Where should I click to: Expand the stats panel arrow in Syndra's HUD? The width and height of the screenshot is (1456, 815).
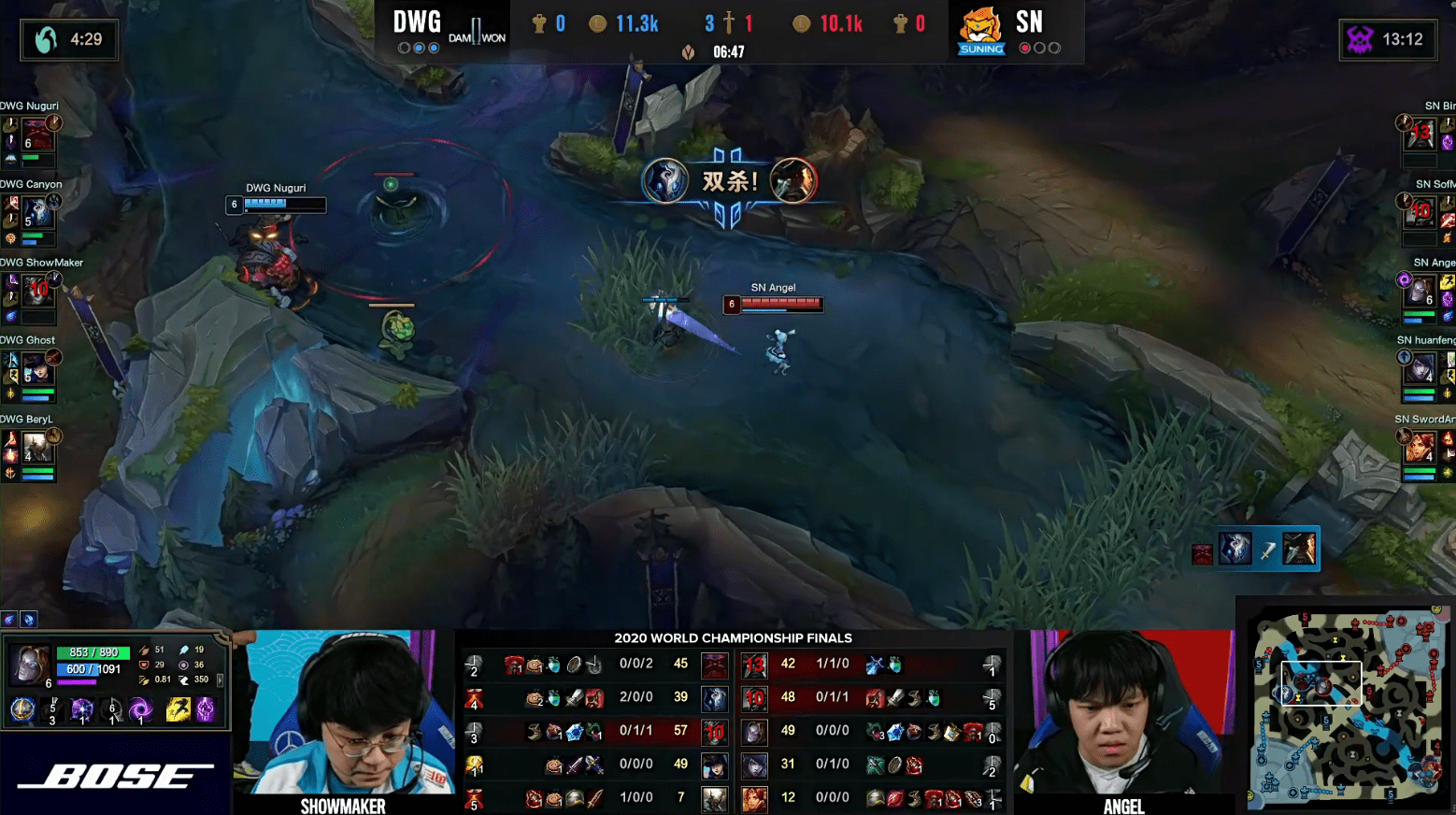[x=220, y=680]
